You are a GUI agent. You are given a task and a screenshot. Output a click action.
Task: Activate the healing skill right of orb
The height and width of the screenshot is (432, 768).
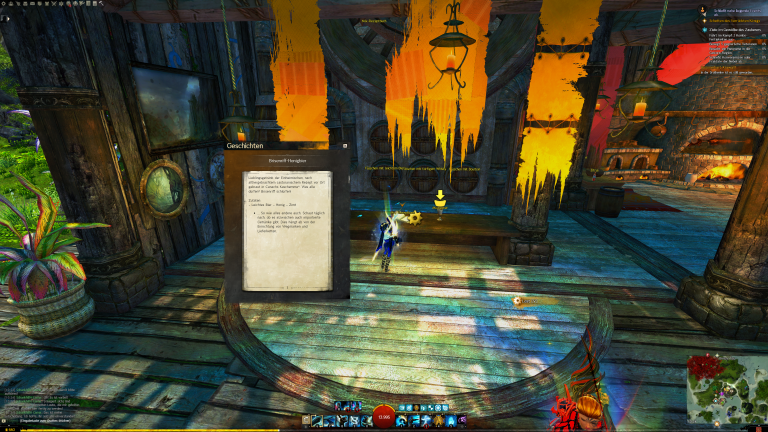tap(404, 421)
